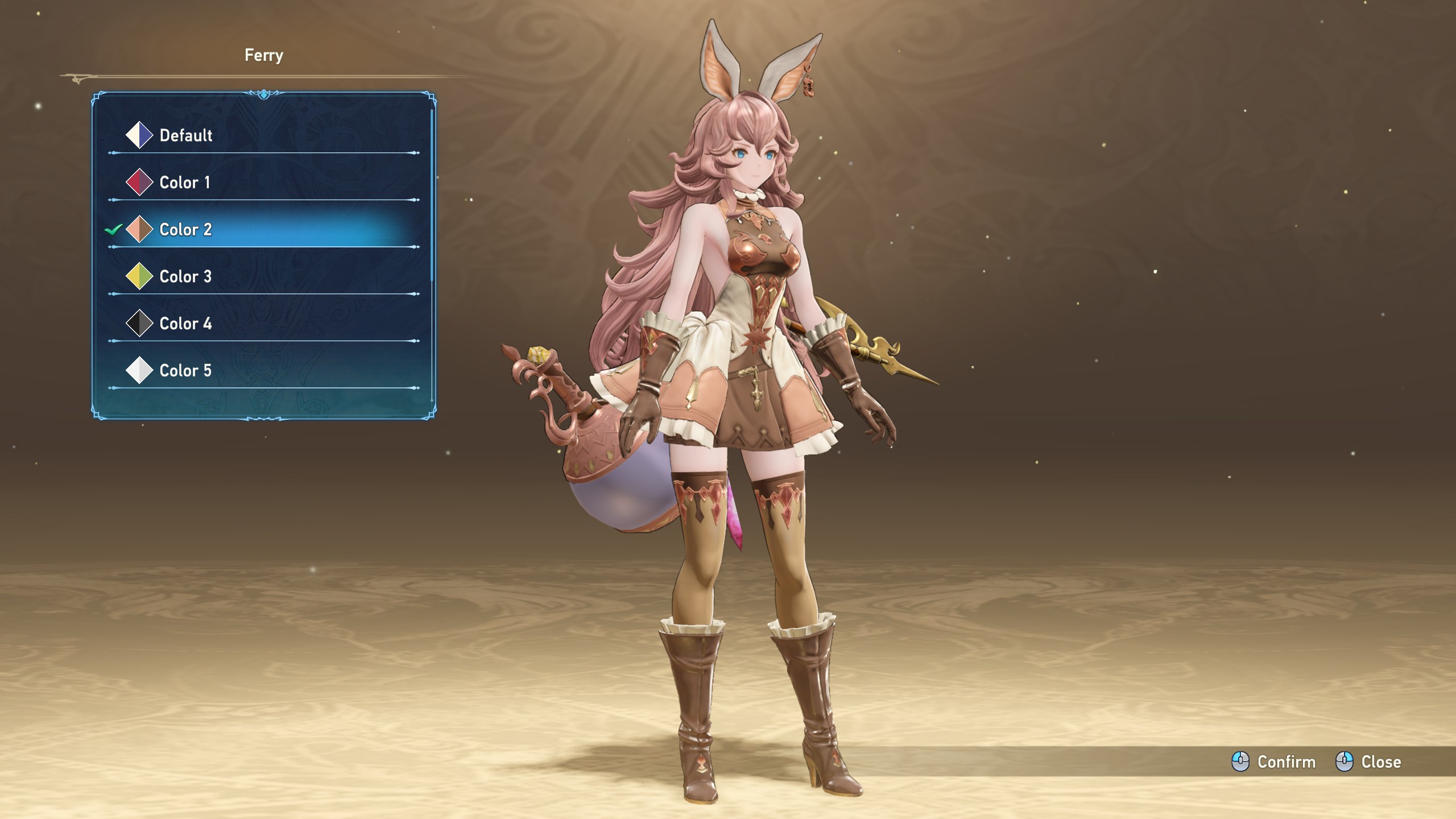1456x819 pixels.
Task: Apply the Color 4 black palette
Action: [185, 324]
